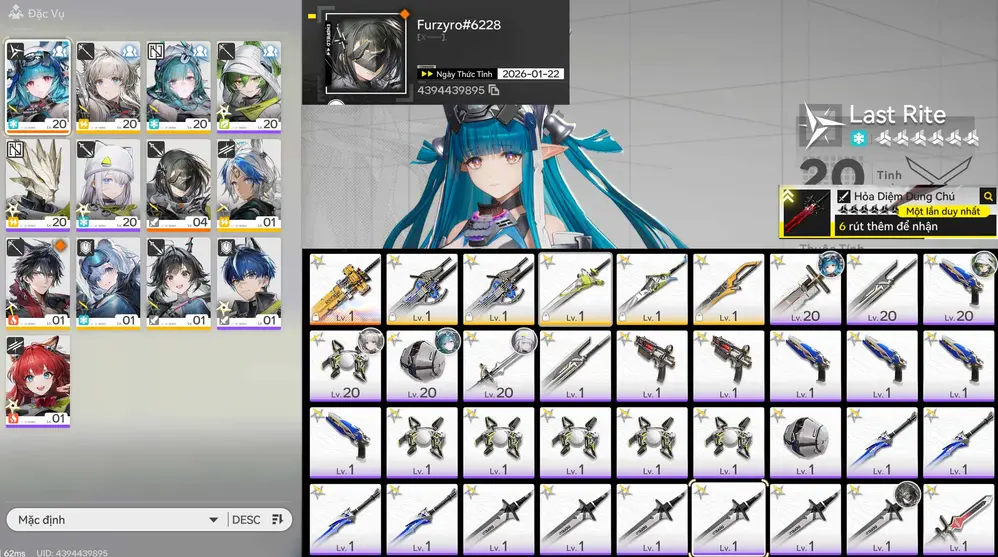Select the yellow curved blade weapon slot
The image size is (998, 557).
pos(729,289)
